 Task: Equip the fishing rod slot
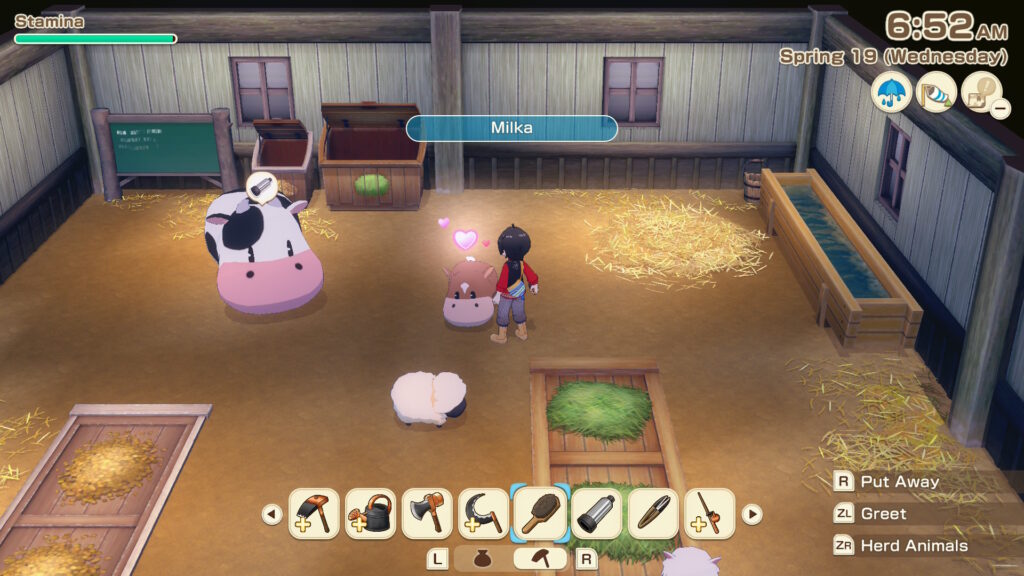(710, 514)
